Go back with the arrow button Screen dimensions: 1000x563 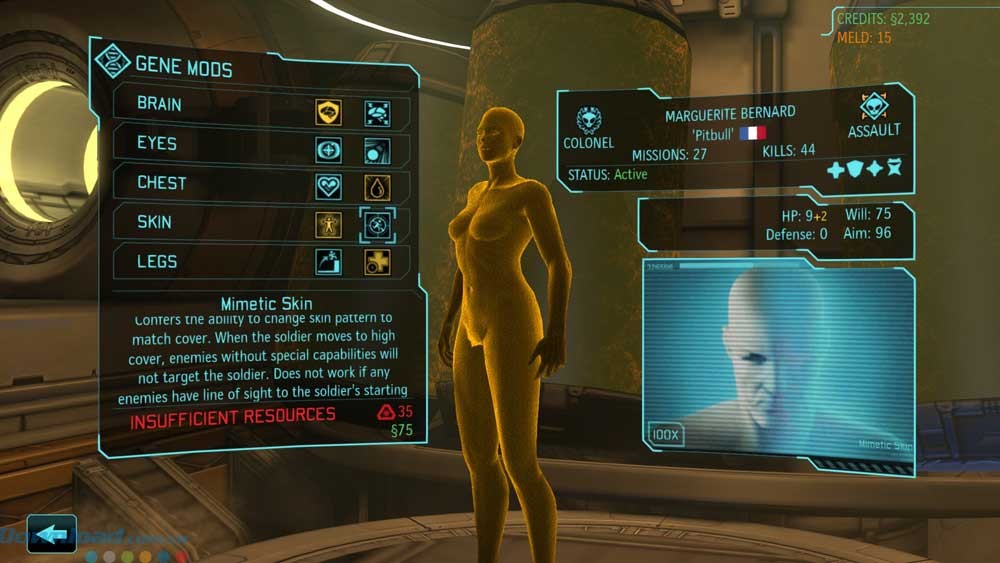[x=51, y=534]
